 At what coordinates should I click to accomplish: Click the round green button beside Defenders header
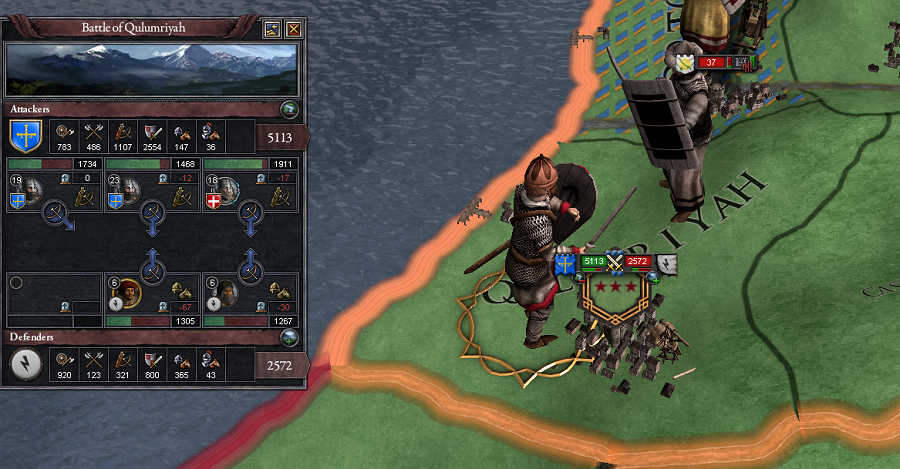pos(288,339)
